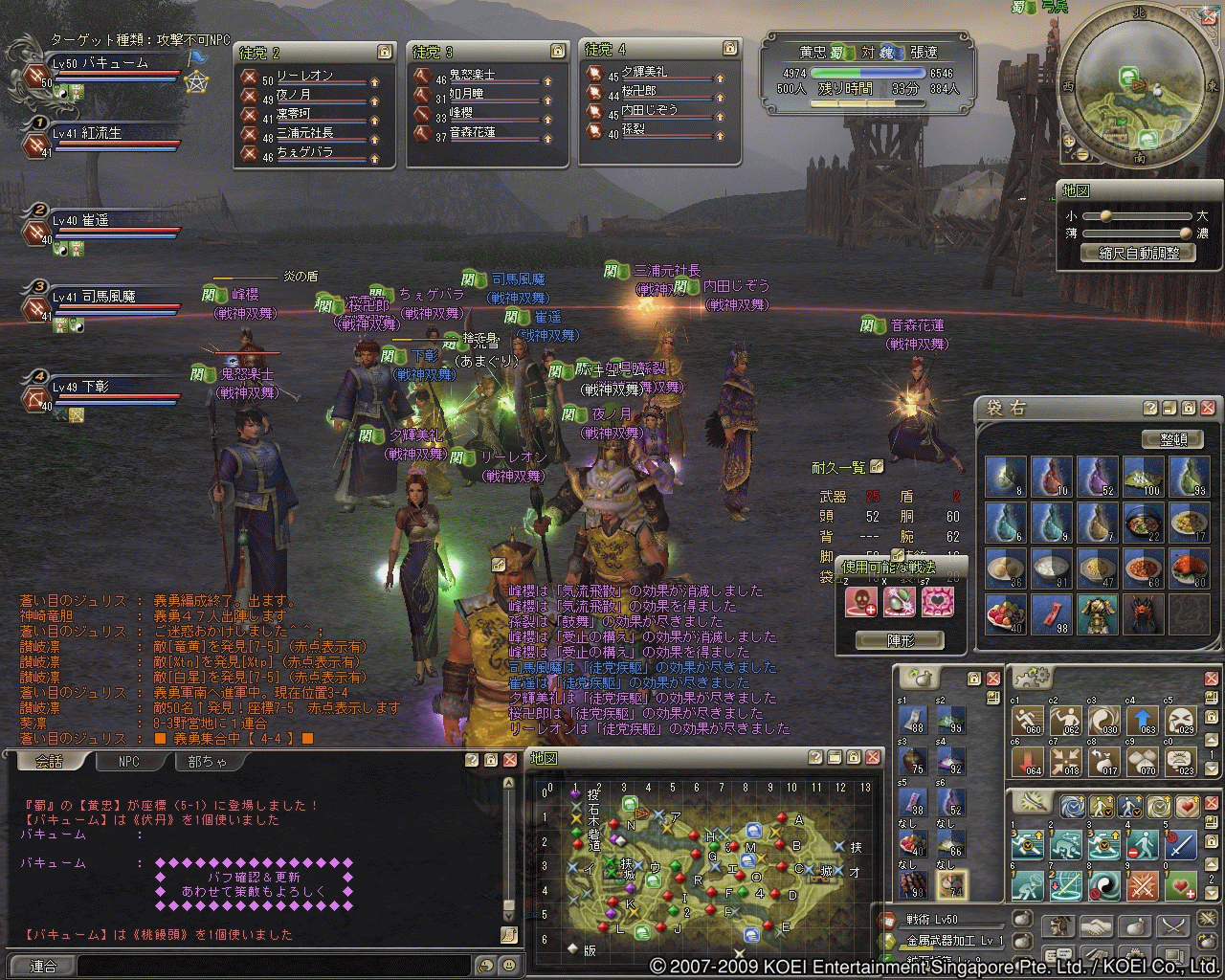Switch to the NPC chat tab
This screenshot has width=1225, height=980.
[128, 762]
